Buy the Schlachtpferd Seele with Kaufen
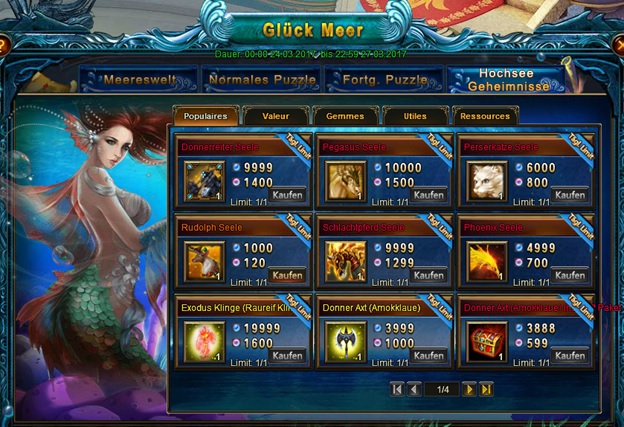Image resolution: width=624 pixels, height=427 pixels. click(x=429, y=276)
